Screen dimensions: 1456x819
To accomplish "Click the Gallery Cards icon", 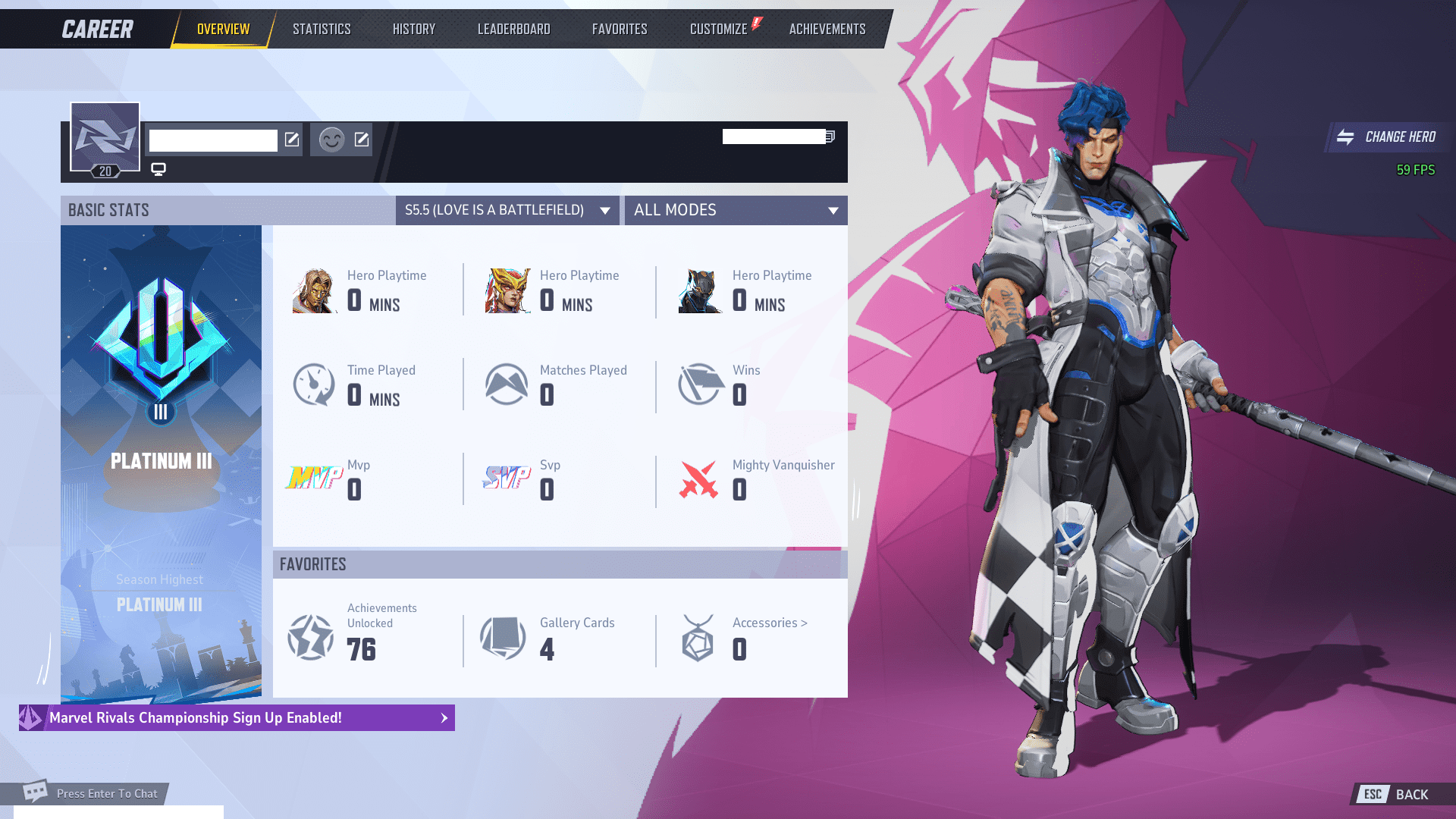I will (x=503, y=638).
